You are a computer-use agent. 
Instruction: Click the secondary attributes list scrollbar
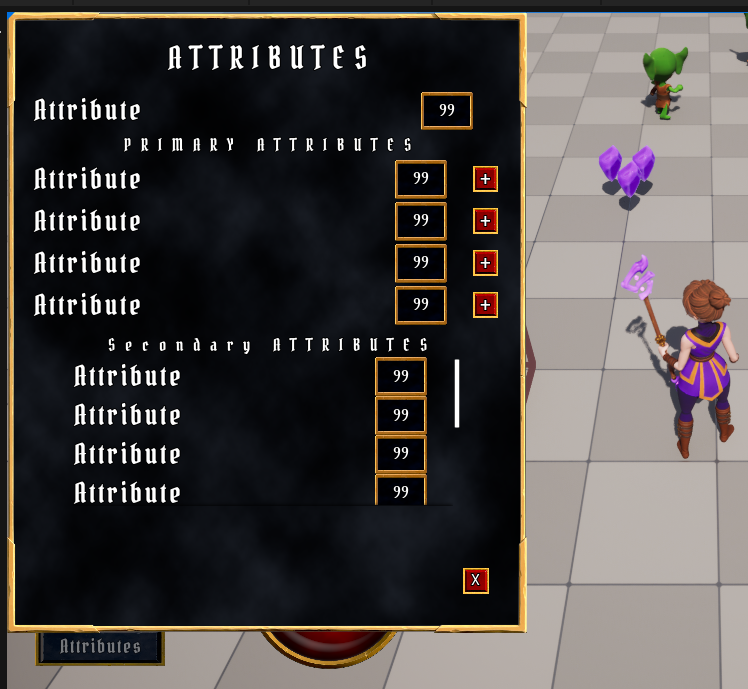[x=457, y=393]
